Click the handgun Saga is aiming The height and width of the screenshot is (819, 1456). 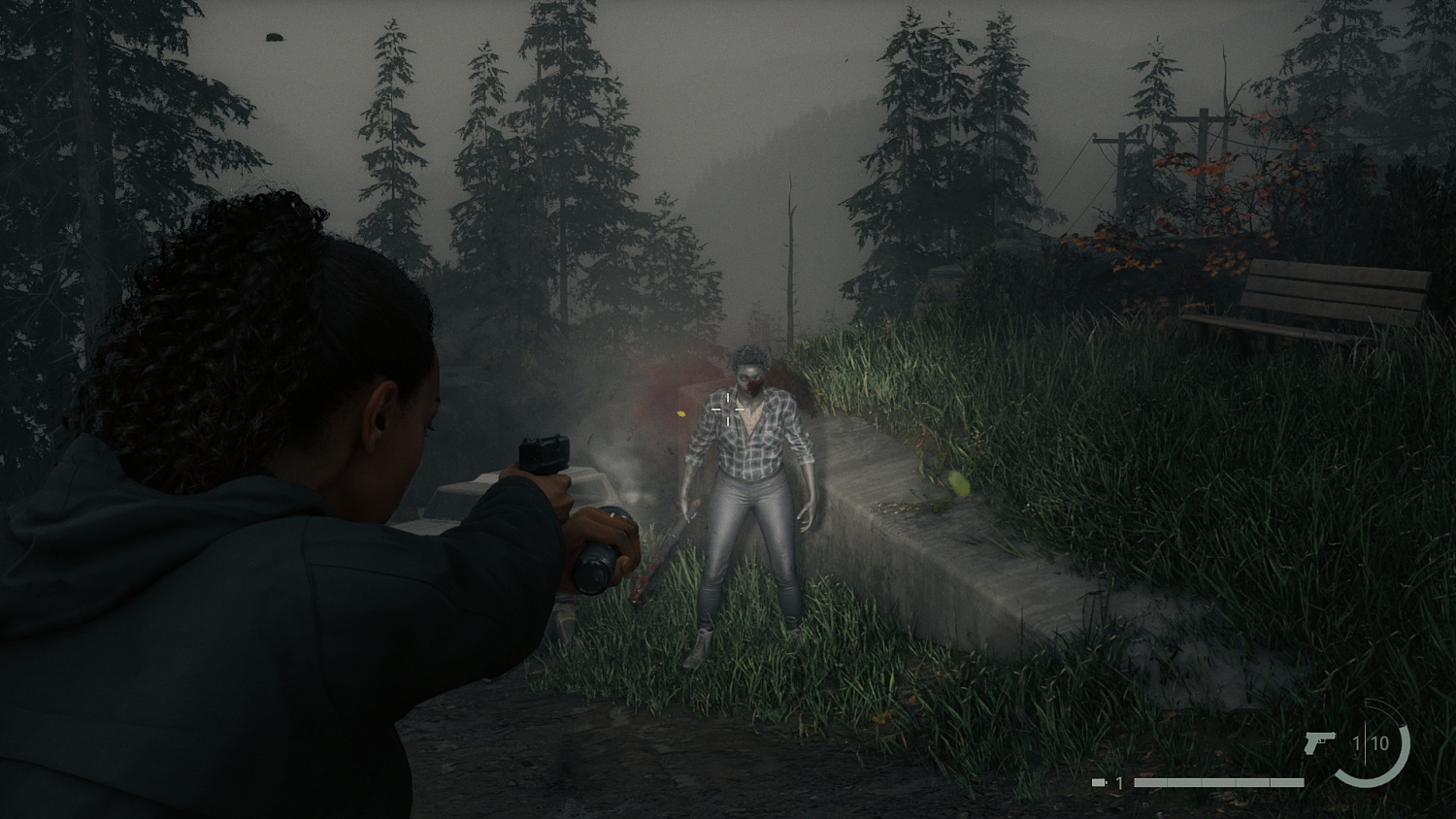coord(544,456)
